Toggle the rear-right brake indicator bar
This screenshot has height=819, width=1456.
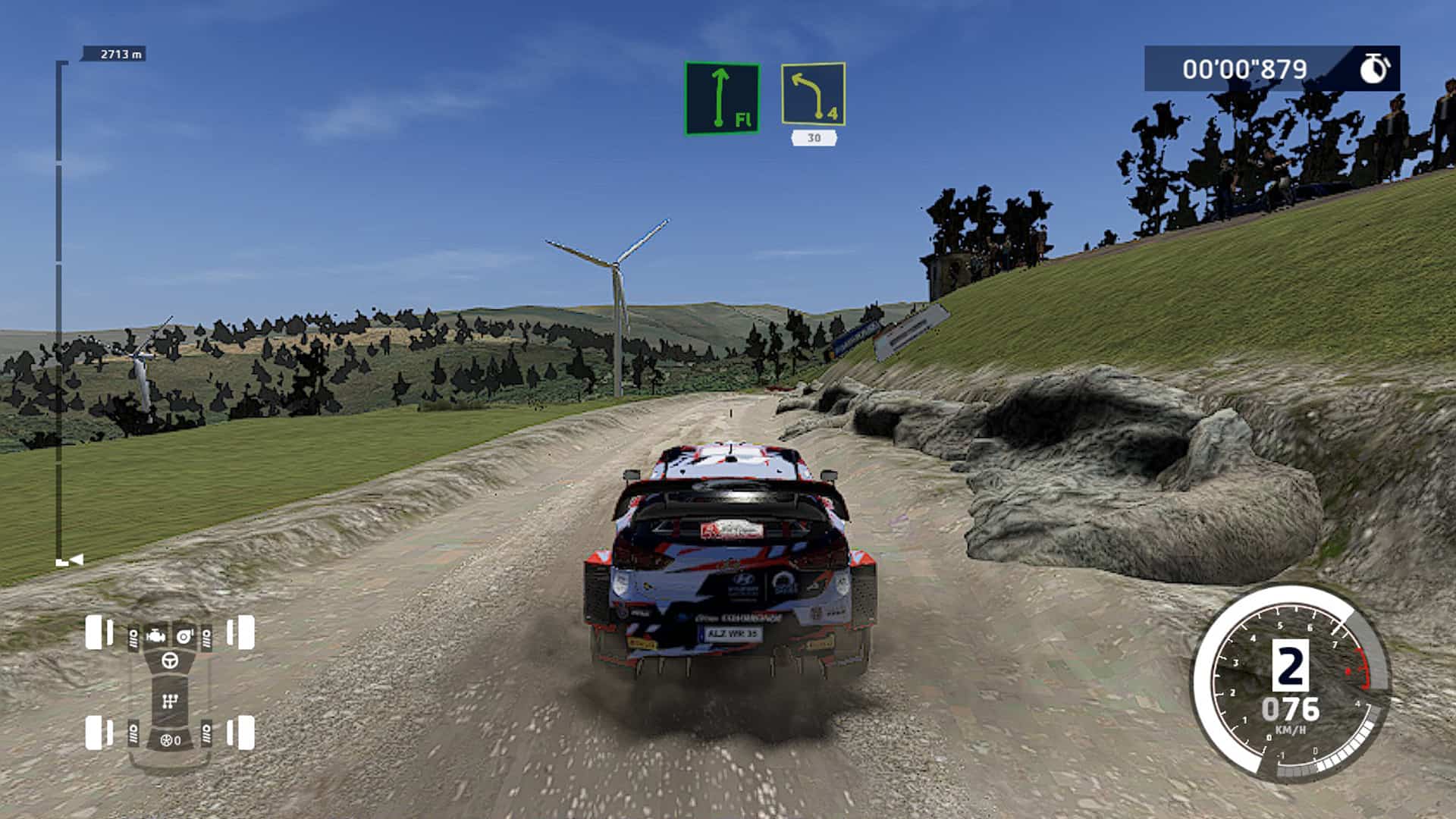pos(231,733)
